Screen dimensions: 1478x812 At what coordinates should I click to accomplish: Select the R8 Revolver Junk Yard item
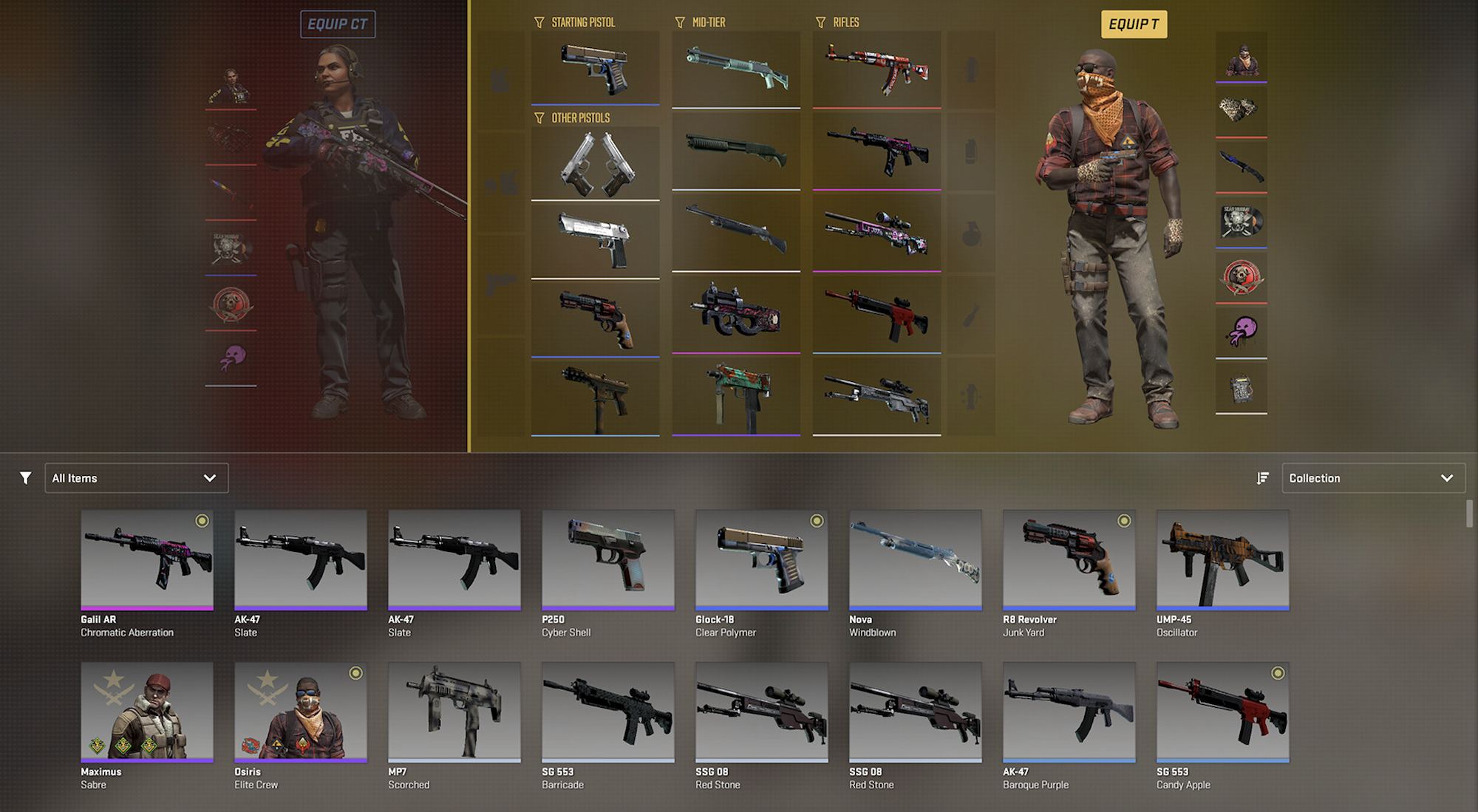[1069, 560]
